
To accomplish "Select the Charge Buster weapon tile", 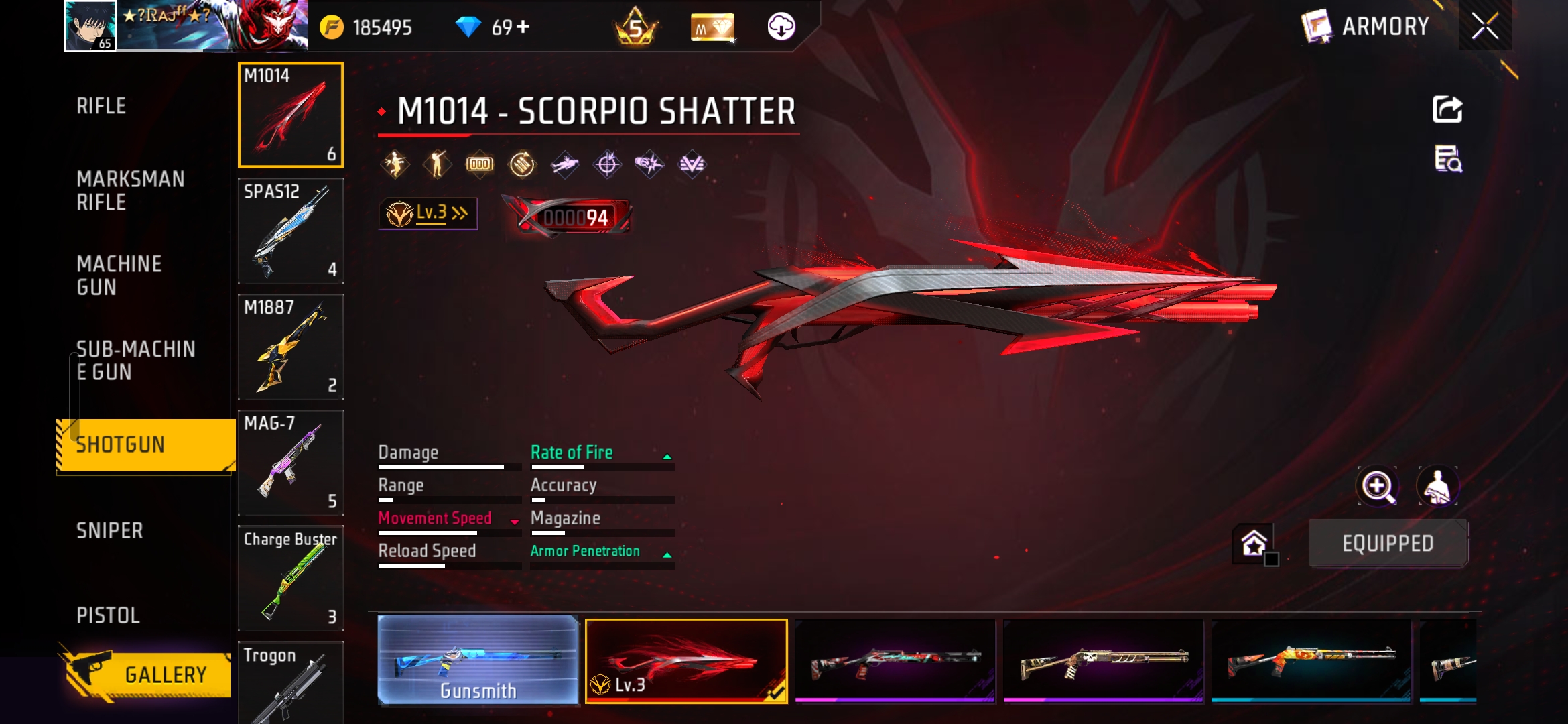I will [291, 579].
